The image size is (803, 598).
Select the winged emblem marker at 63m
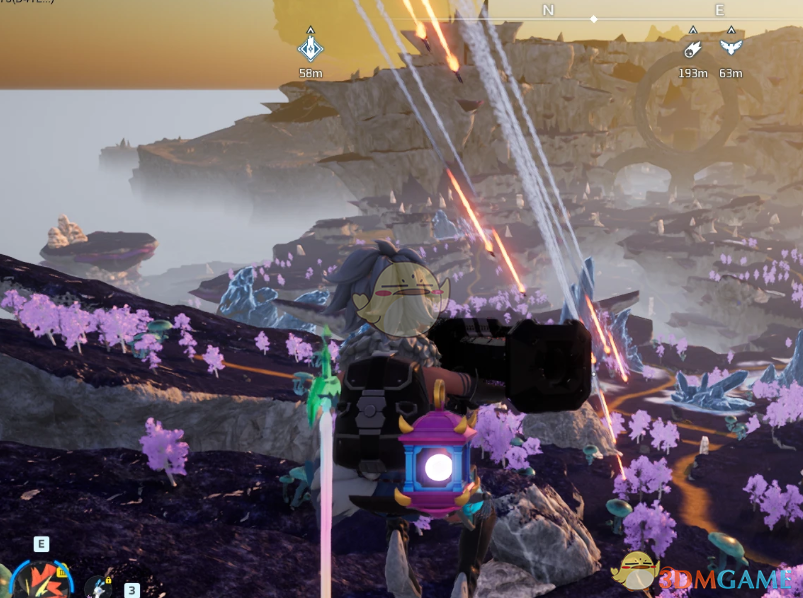(x=730, y=48)
